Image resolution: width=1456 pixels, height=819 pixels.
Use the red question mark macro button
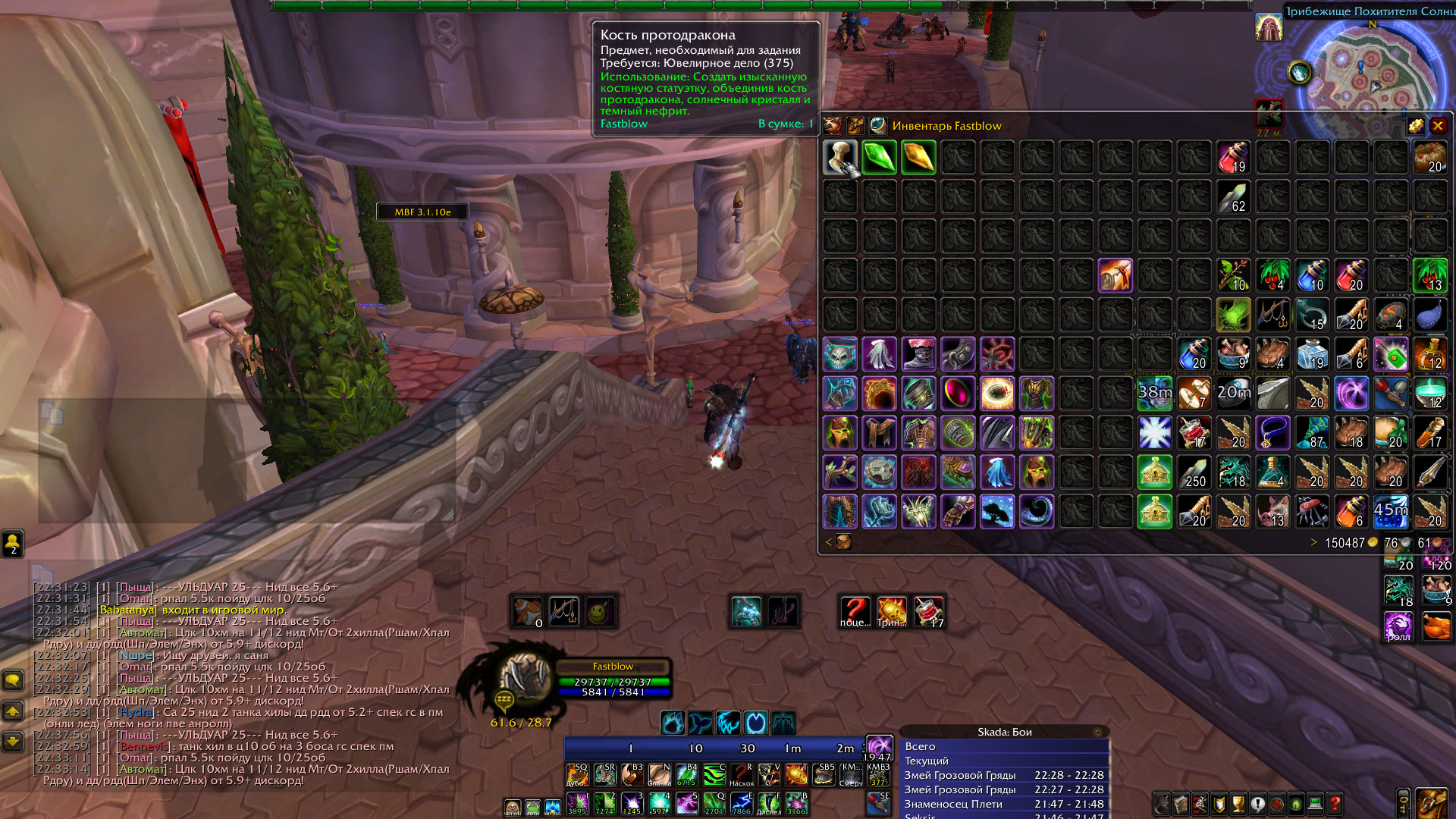tap(855, 611)
